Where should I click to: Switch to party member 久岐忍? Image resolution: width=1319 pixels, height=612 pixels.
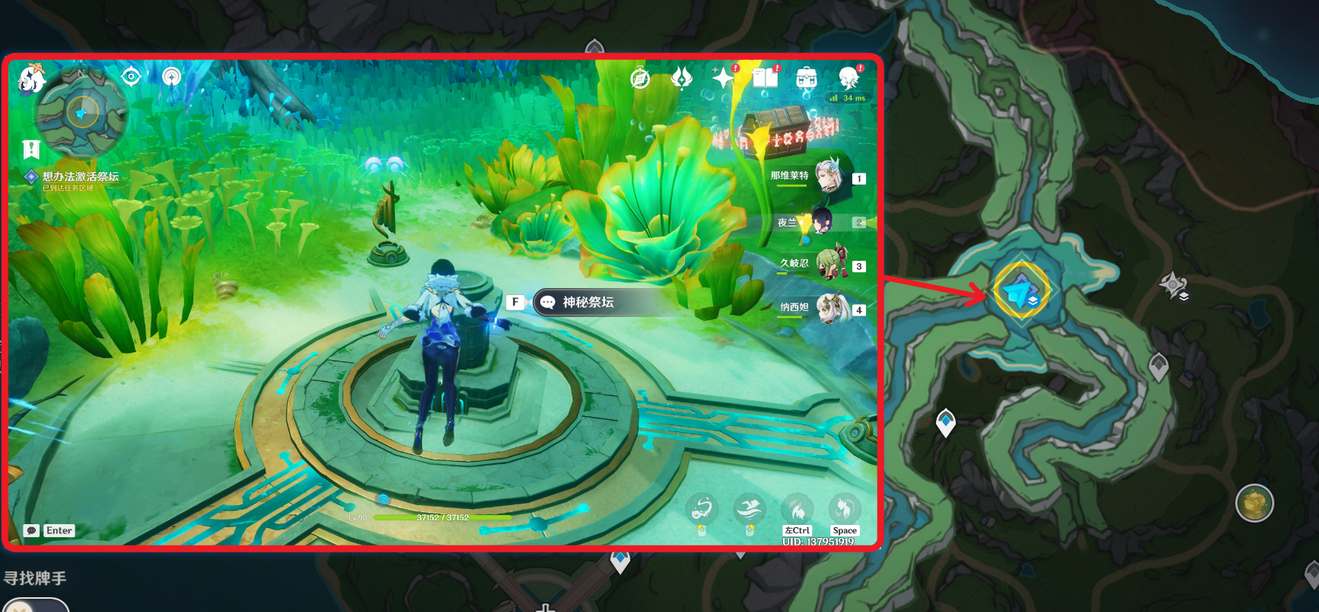pos(826,265)
